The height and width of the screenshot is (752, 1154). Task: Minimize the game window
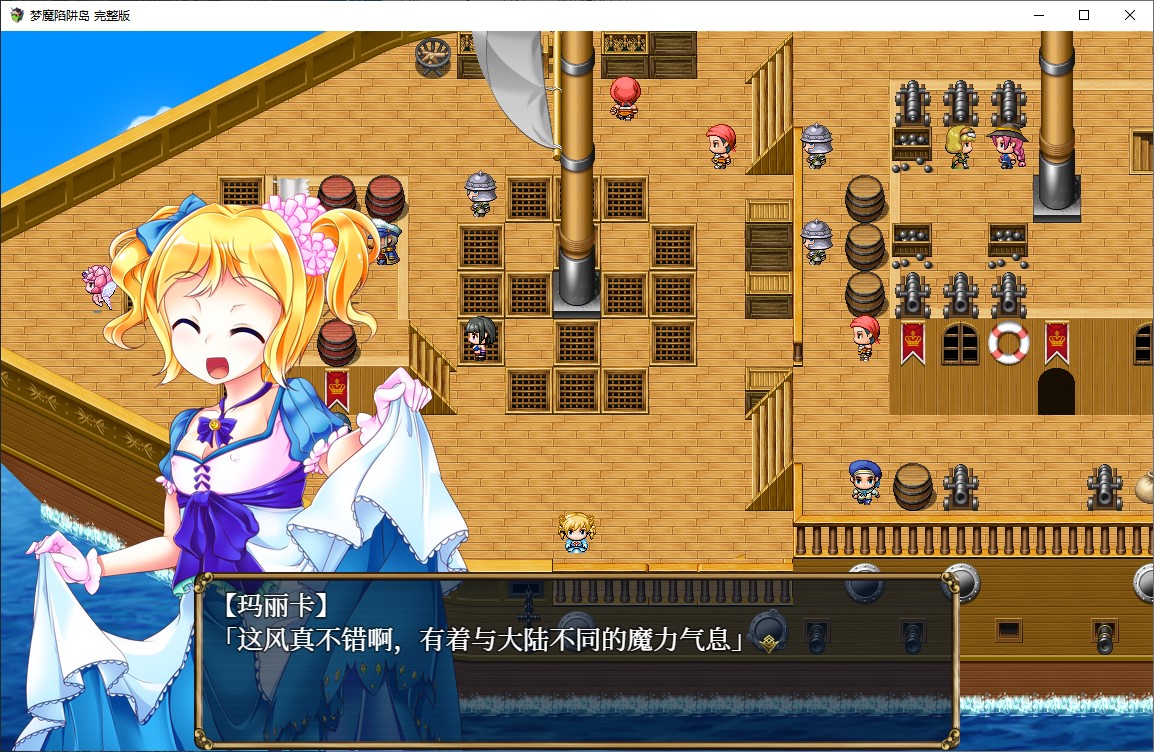[1037, 15]
